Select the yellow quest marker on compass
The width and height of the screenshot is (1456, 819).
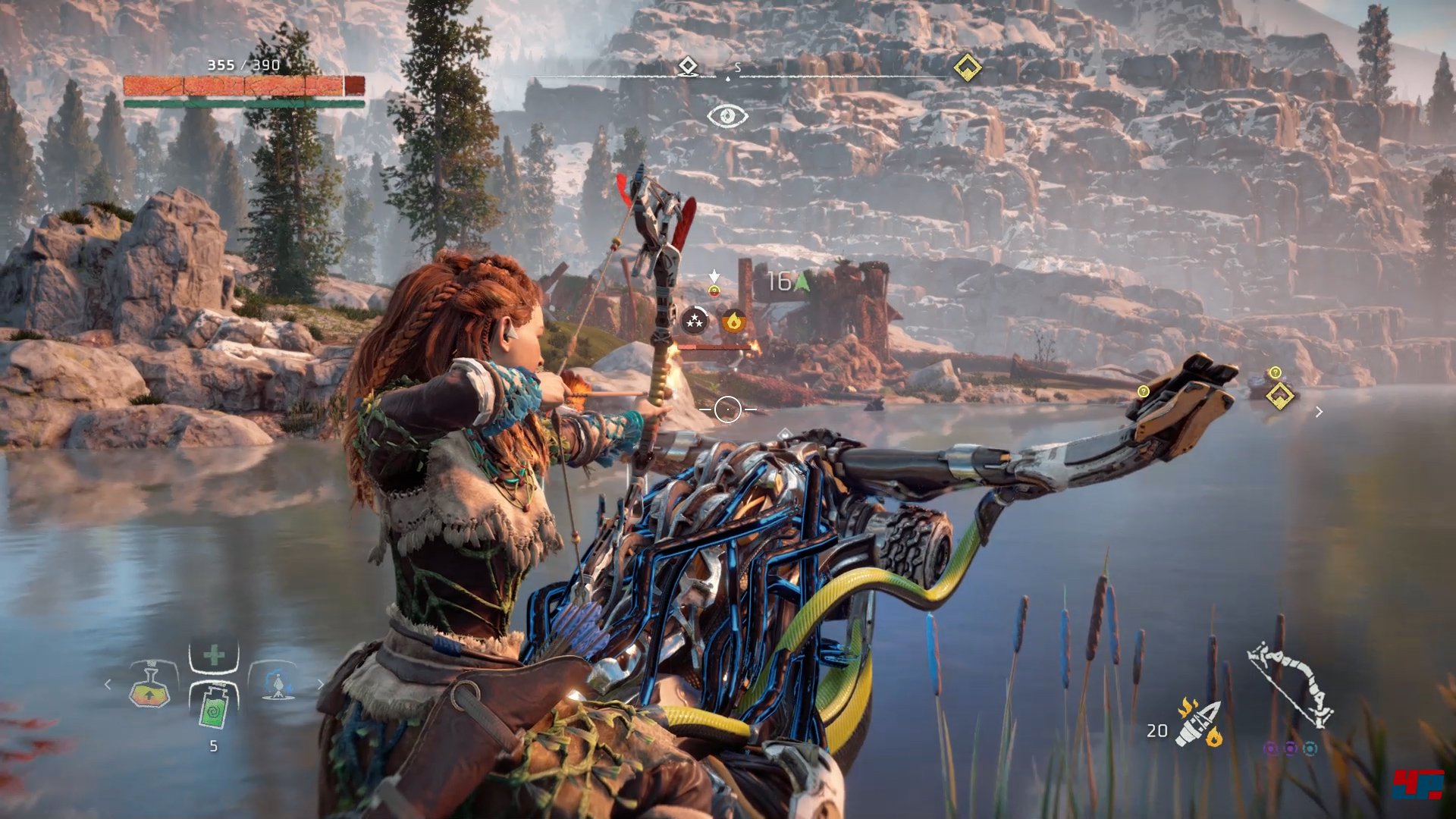coord(967,67)
